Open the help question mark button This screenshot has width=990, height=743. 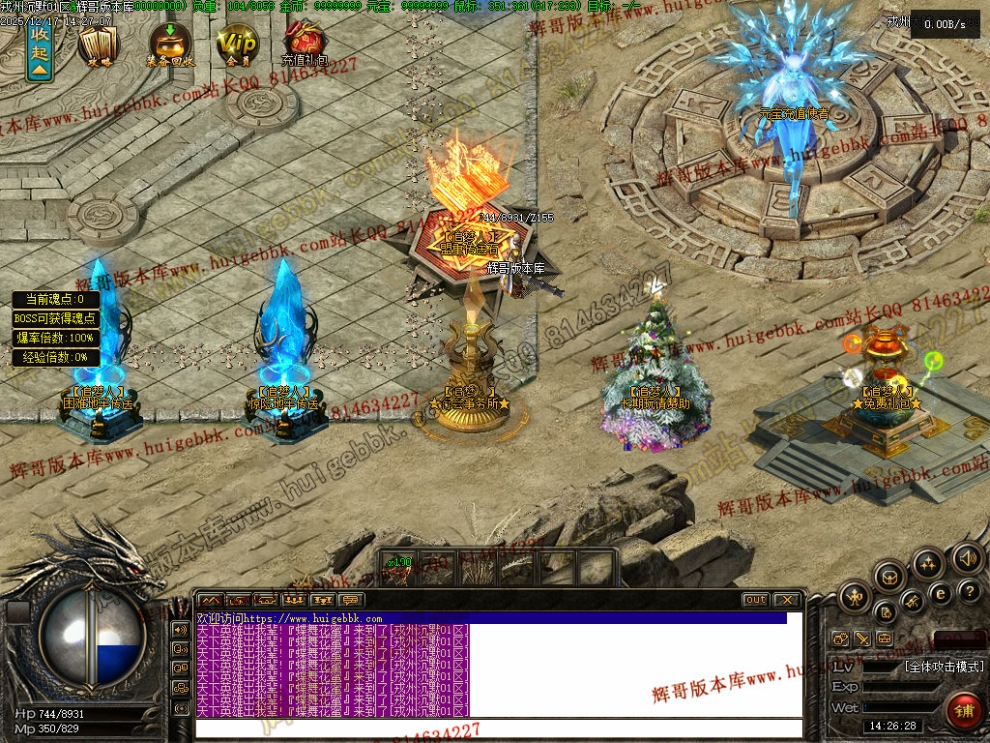(x=968, y=591)
